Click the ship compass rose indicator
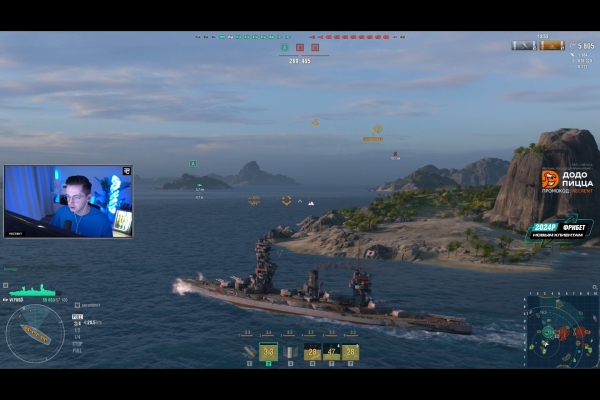This screenshot has height=400, width=600. (35, 334)
